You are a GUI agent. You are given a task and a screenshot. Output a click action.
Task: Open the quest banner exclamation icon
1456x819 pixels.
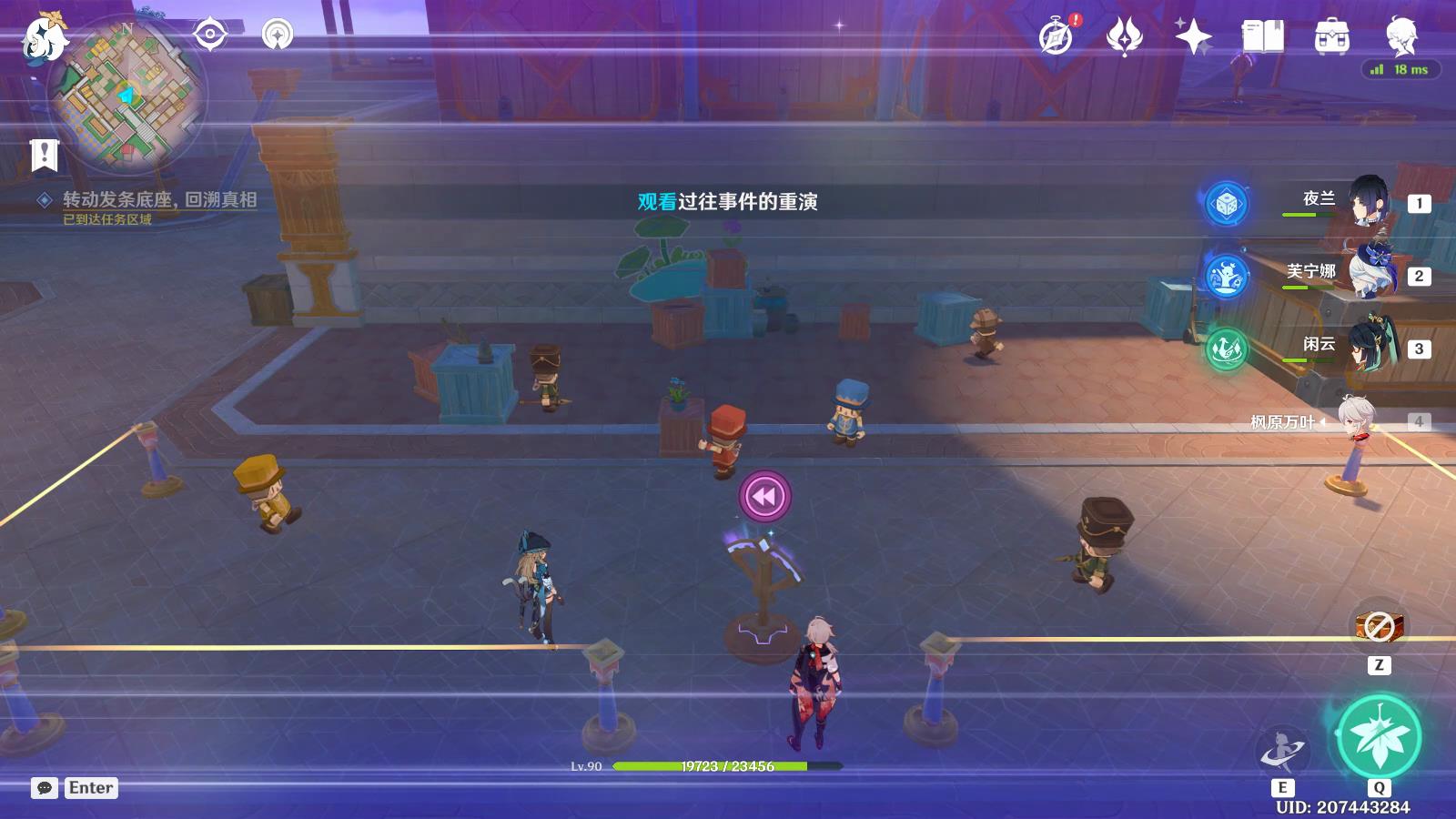(x=44, y=156)
